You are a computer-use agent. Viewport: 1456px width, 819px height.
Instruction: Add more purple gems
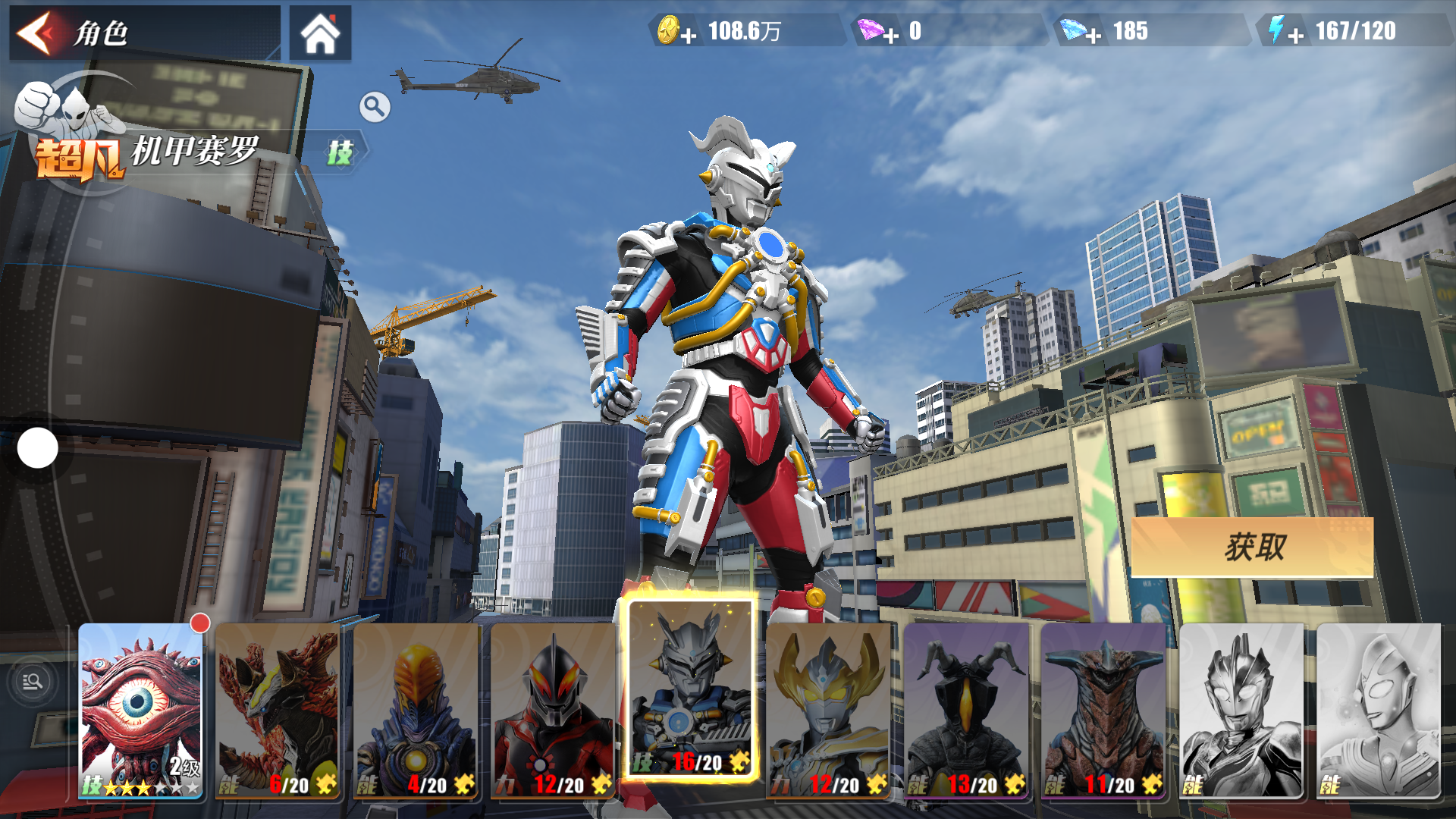890,34
